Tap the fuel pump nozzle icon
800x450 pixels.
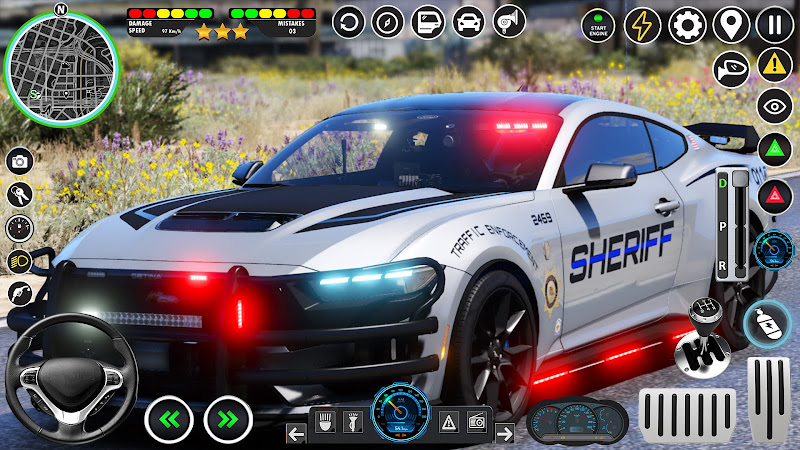(x=20, y=294)
